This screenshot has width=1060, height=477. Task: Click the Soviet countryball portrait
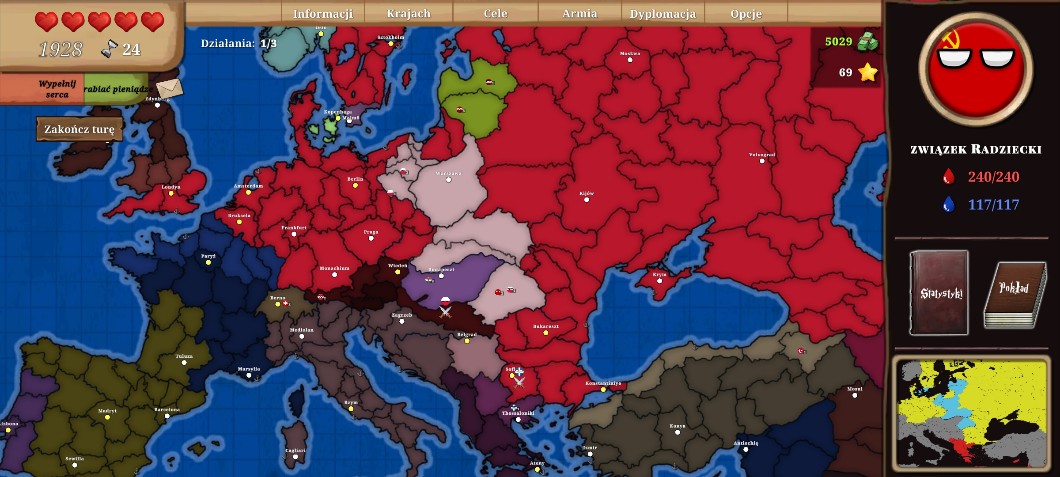click(970, 68)
